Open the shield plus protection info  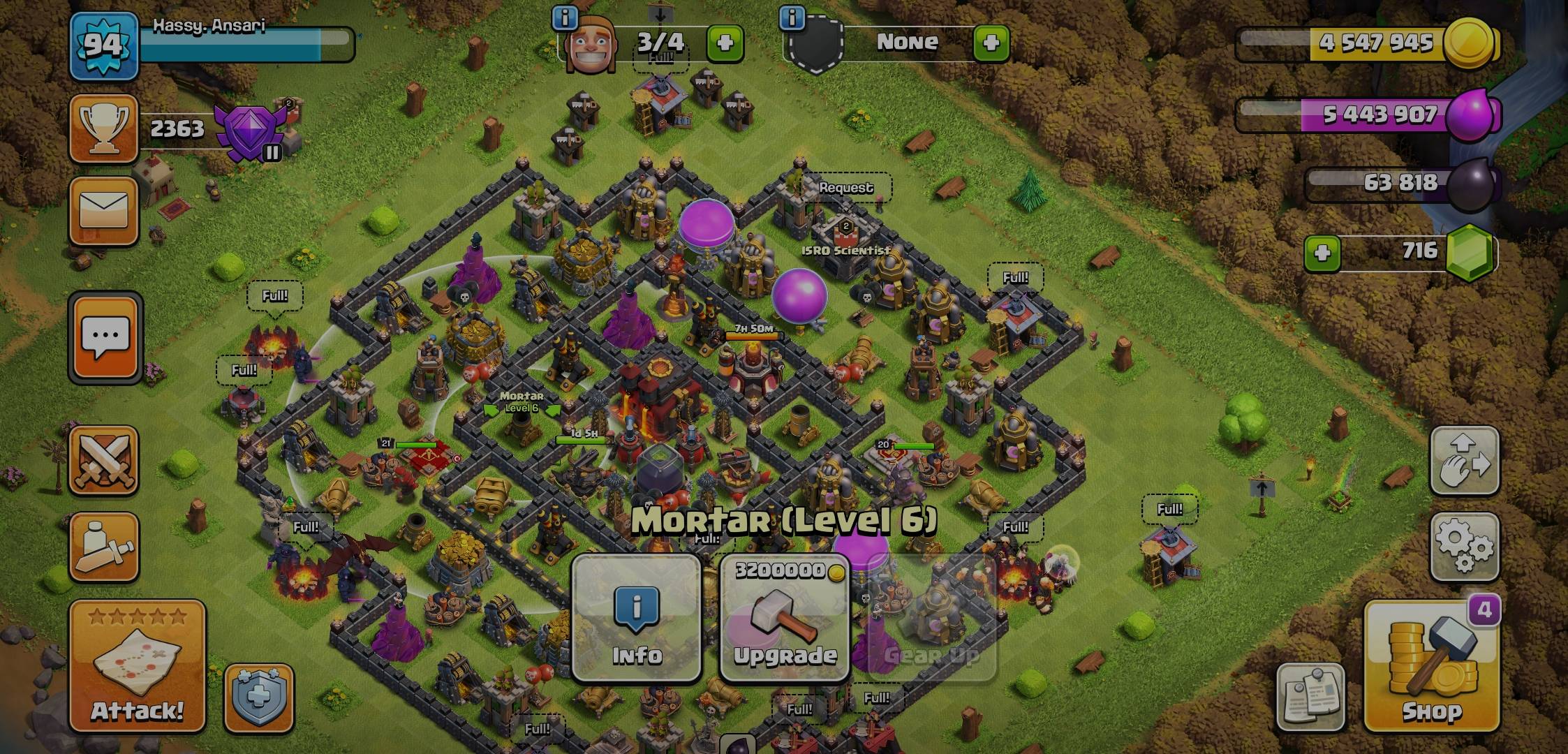coord(259,697)
